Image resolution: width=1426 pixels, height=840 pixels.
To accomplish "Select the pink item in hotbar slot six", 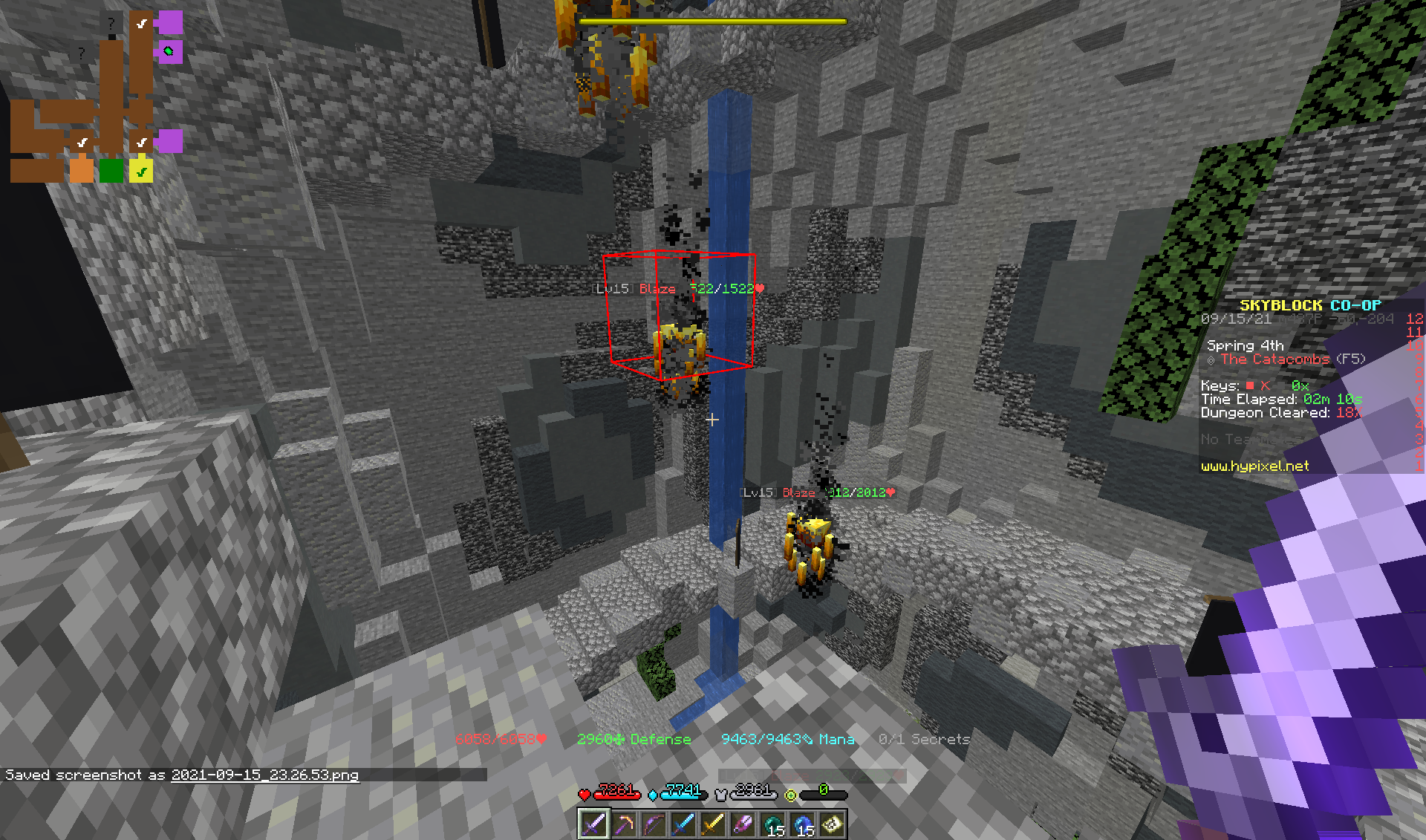I will (743, 826).
